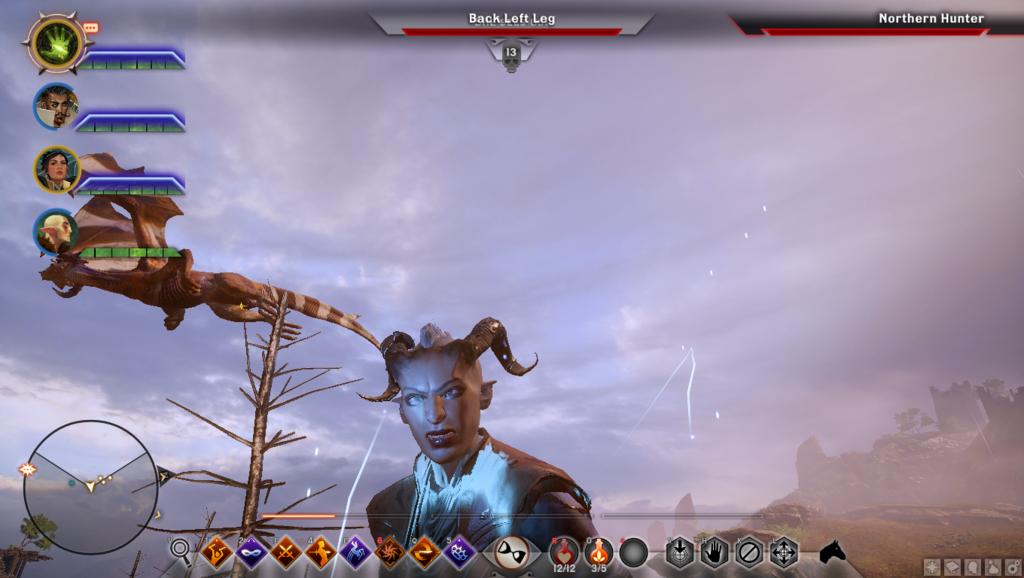Open the journal book menu
The image size is (1024, 578).
point(952,567)
